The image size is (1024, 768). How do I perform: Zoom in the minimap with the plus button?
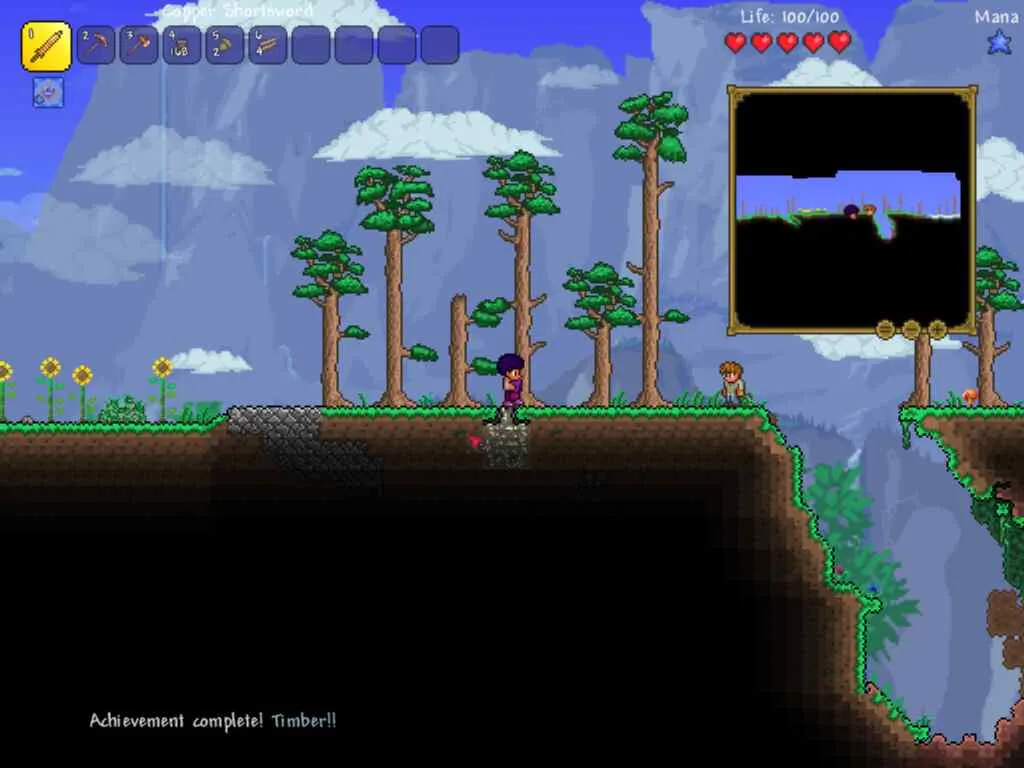[x=937, y=328]
